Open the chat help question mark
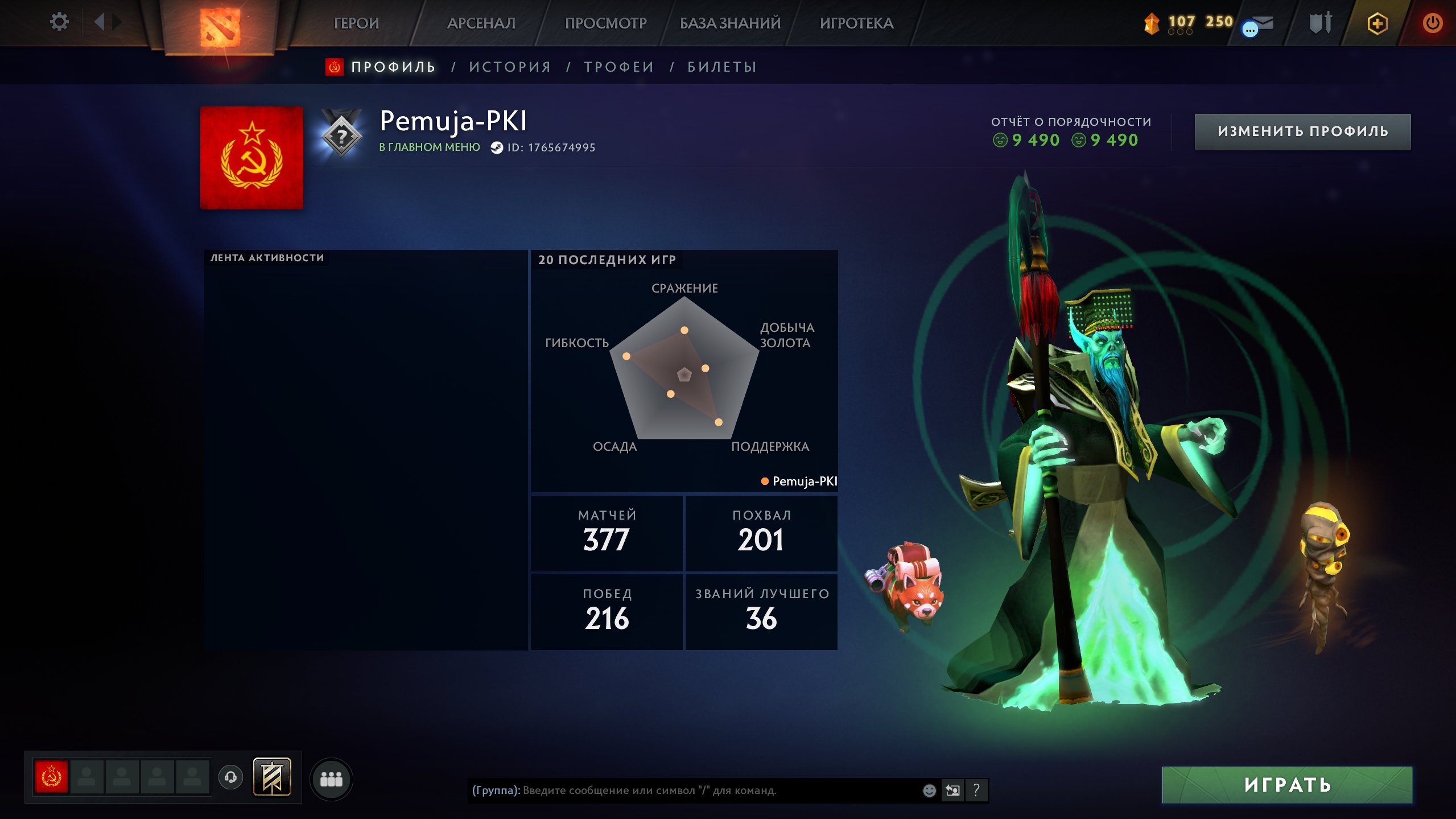 pyautogui.click(x=976, y=790)
